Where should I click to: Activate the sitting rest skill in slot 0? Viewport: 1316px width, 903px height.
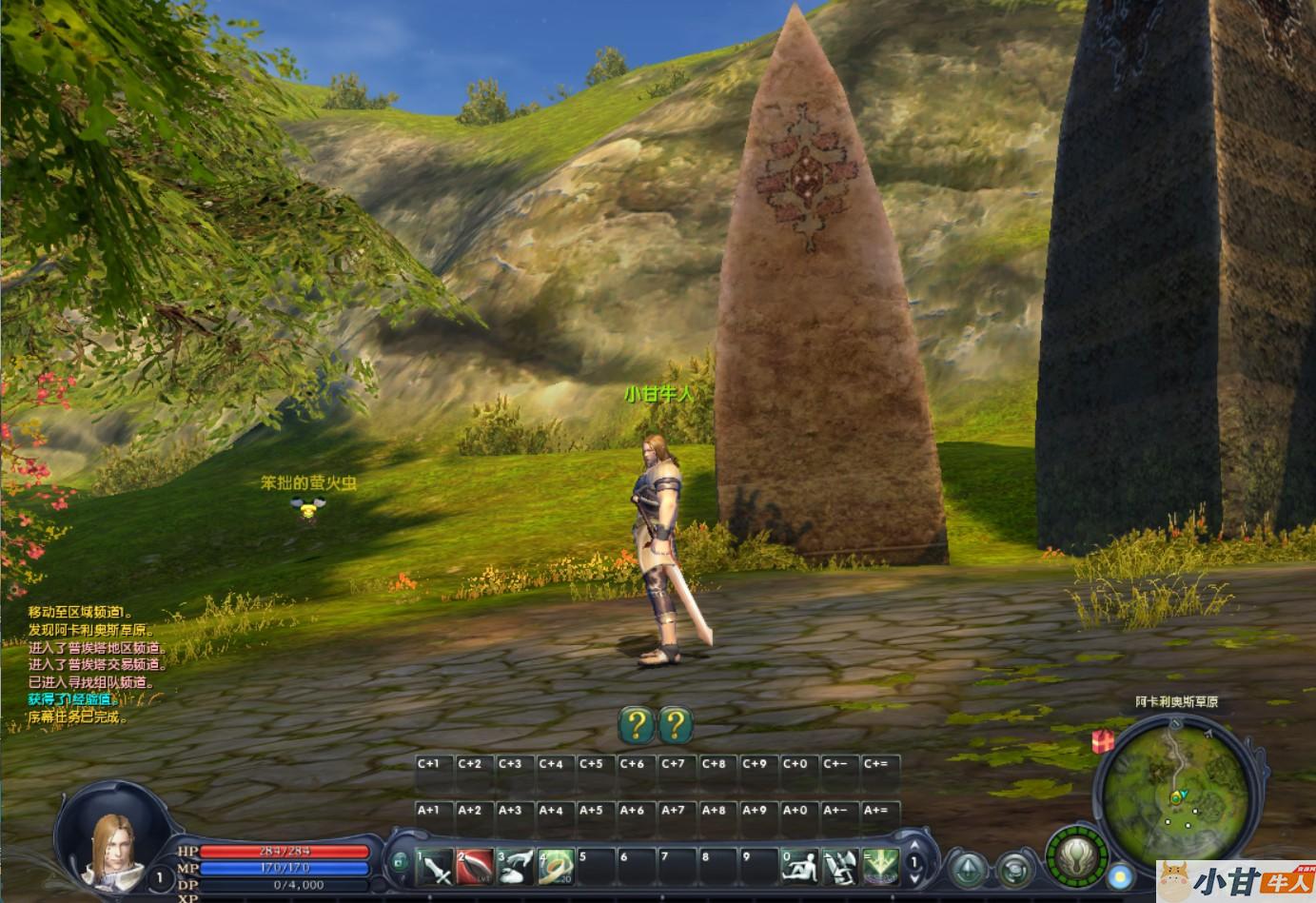pyautogui.click(x=800, y=867)
